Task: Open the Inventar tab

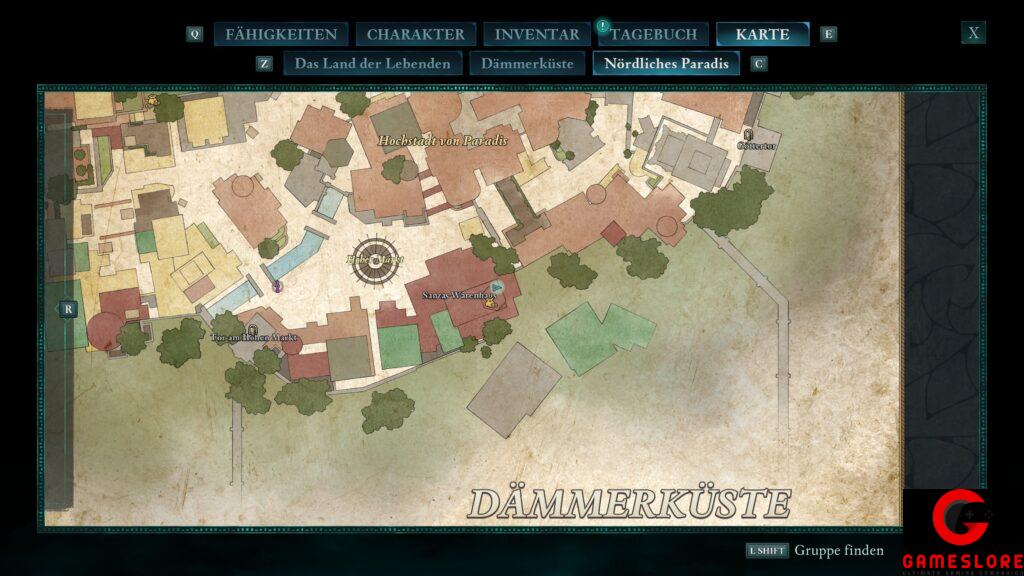Action: (536, 34)
